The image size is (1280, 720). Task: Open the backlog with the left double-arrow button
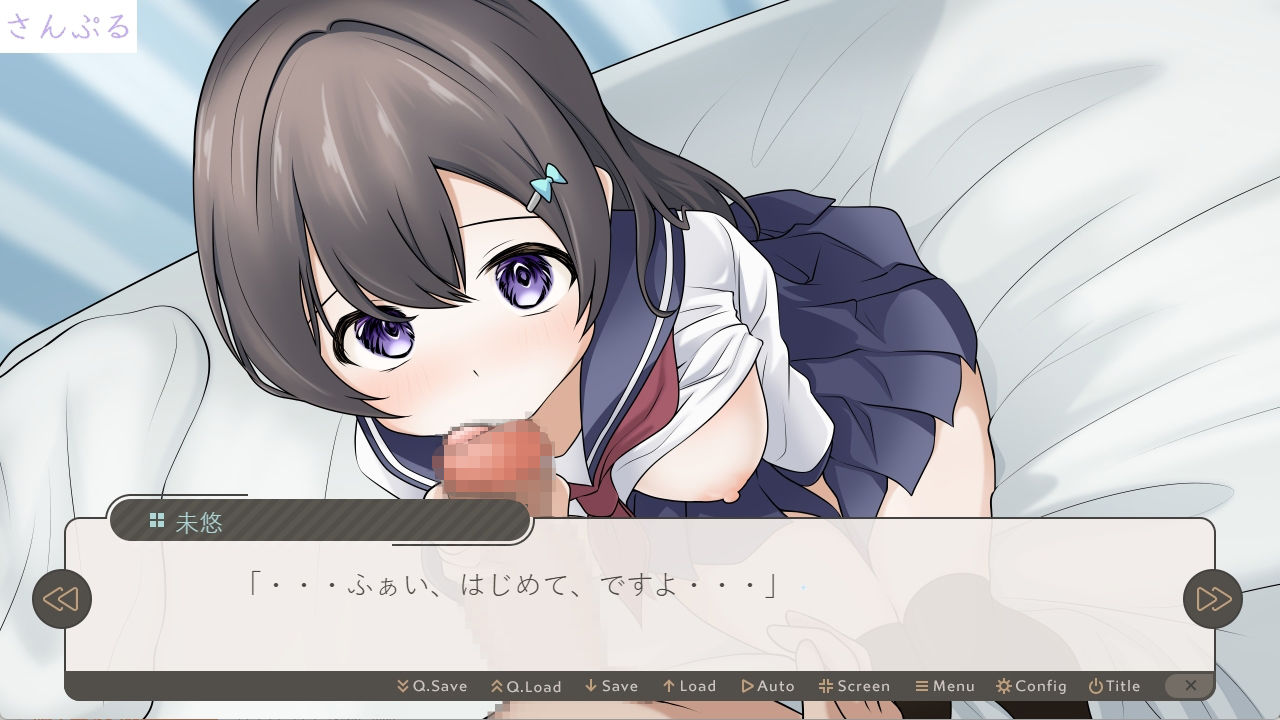coord(63,598)
